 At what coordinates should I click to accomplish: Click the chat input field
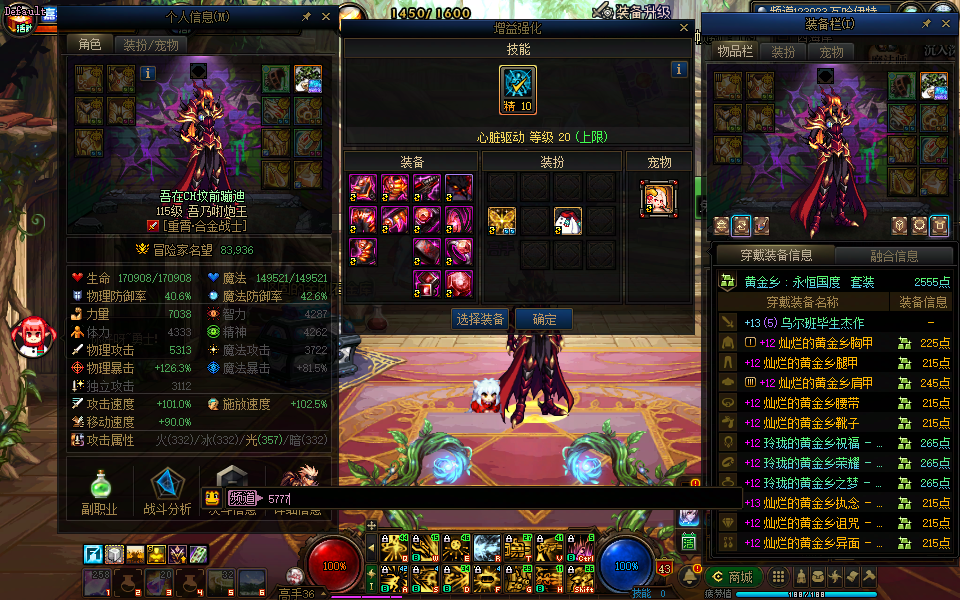pos(500,498)
